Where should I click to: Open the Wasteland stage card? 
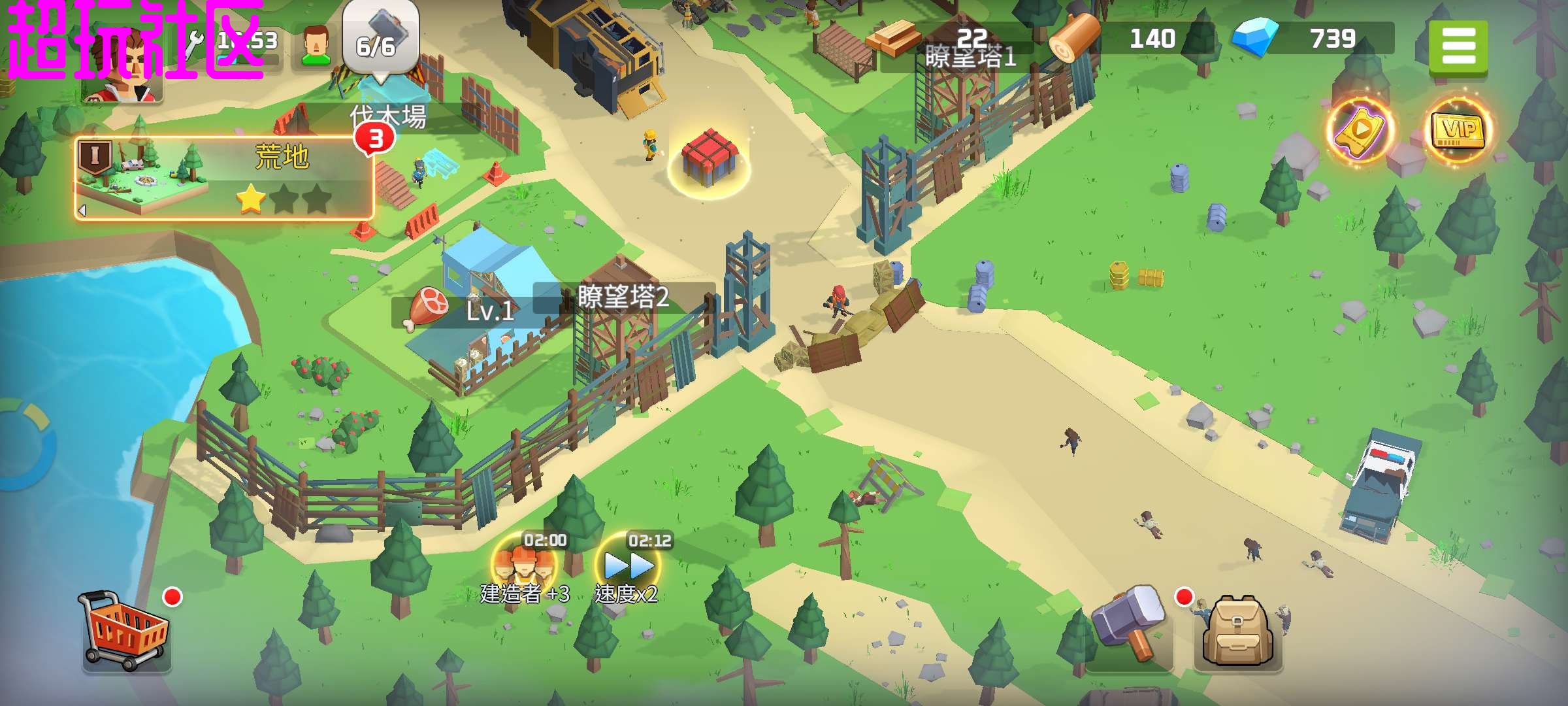coord(223,178)
